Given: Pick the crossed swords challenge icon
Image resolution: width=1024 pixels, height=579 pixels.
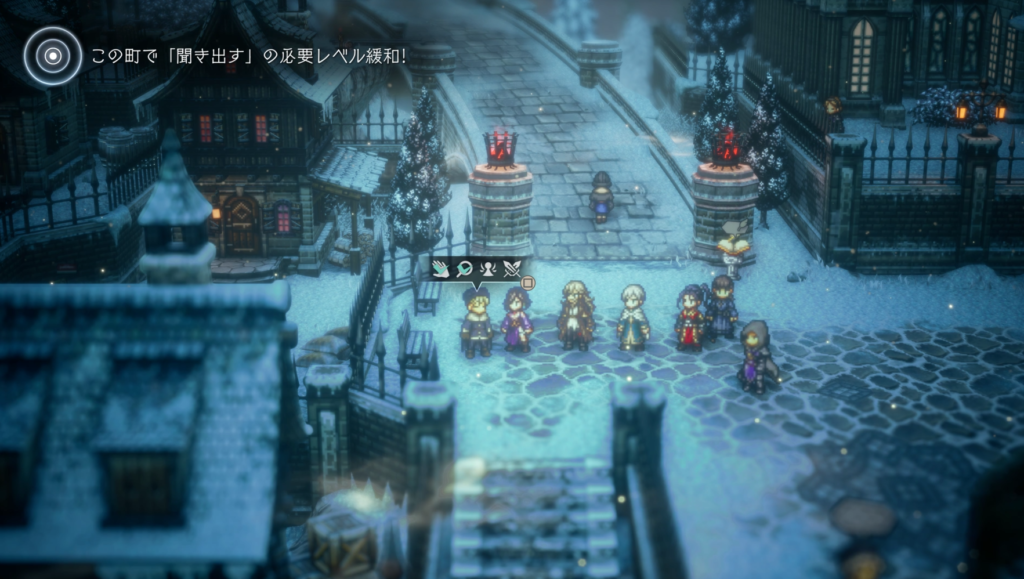Looking at the screenshot, I should (x=513, y=268).
